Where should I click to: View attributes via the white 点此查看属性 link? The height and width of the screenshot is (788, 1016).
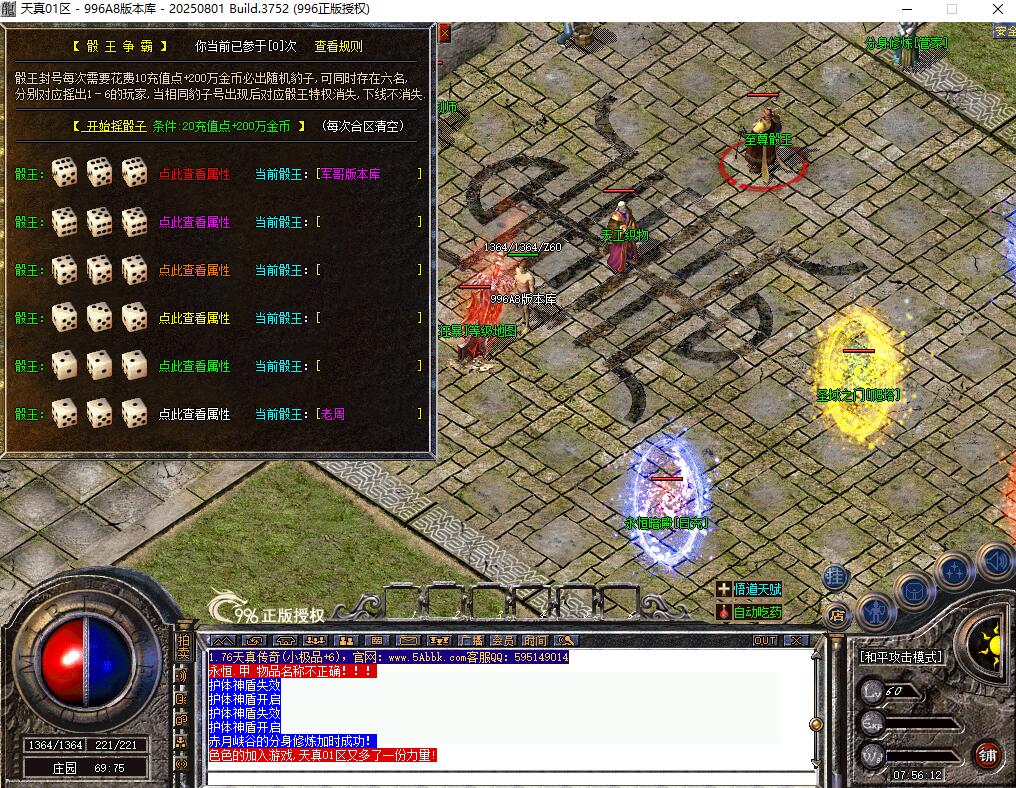[194, 414]
